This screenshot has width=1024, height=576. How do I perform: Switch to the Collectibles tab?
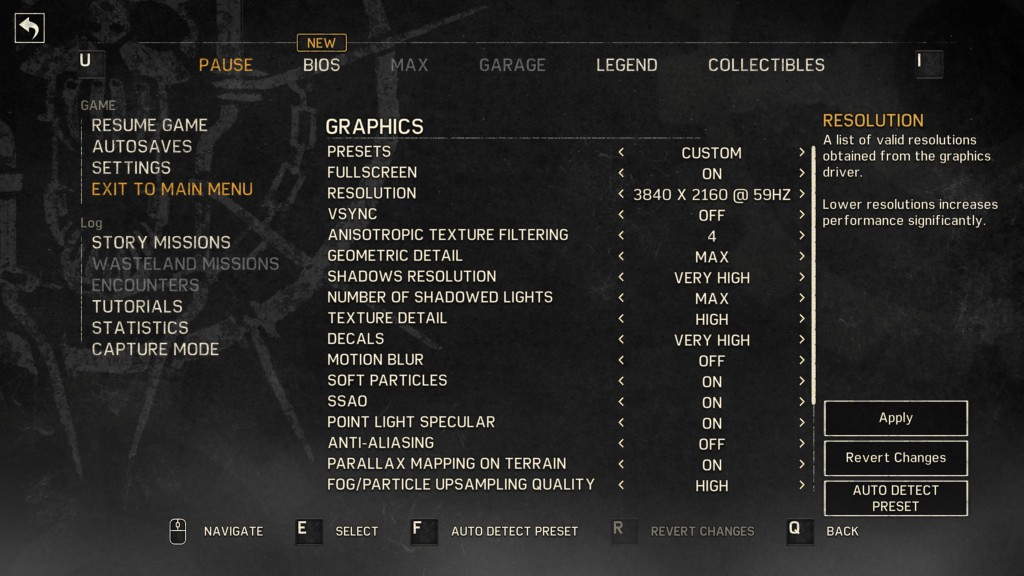tap(766, 65)
